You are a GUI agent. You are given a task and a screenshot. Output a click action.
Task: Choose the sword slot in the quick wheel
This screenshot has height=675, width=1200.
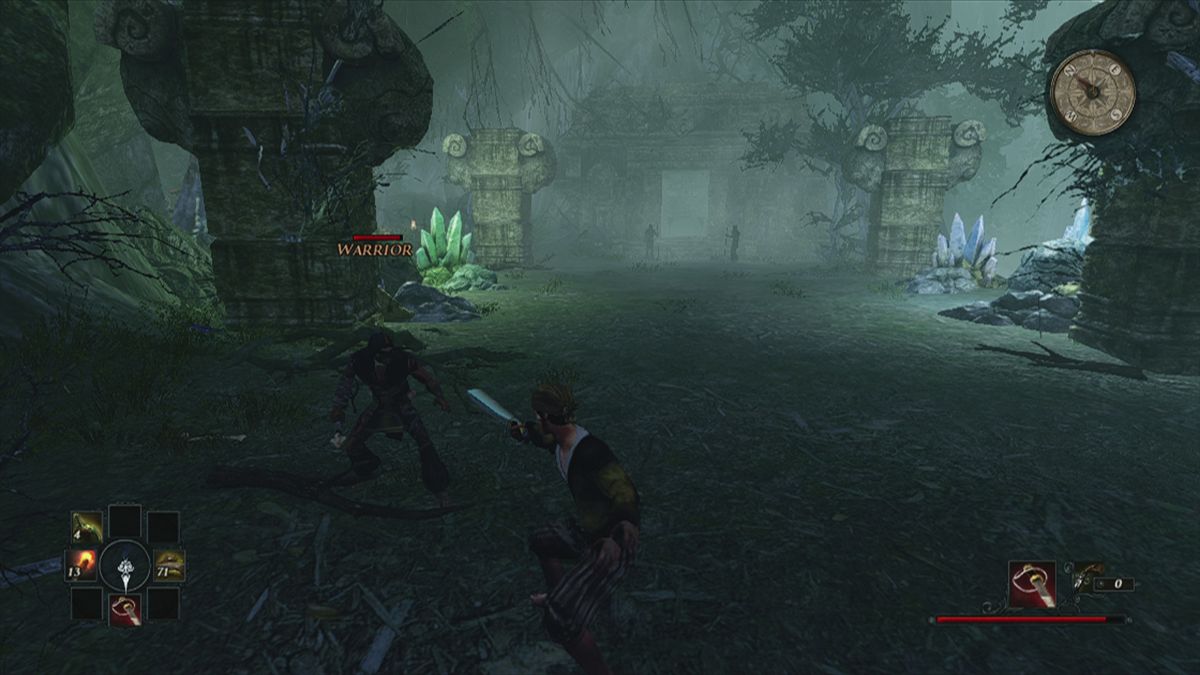point(125,609)
